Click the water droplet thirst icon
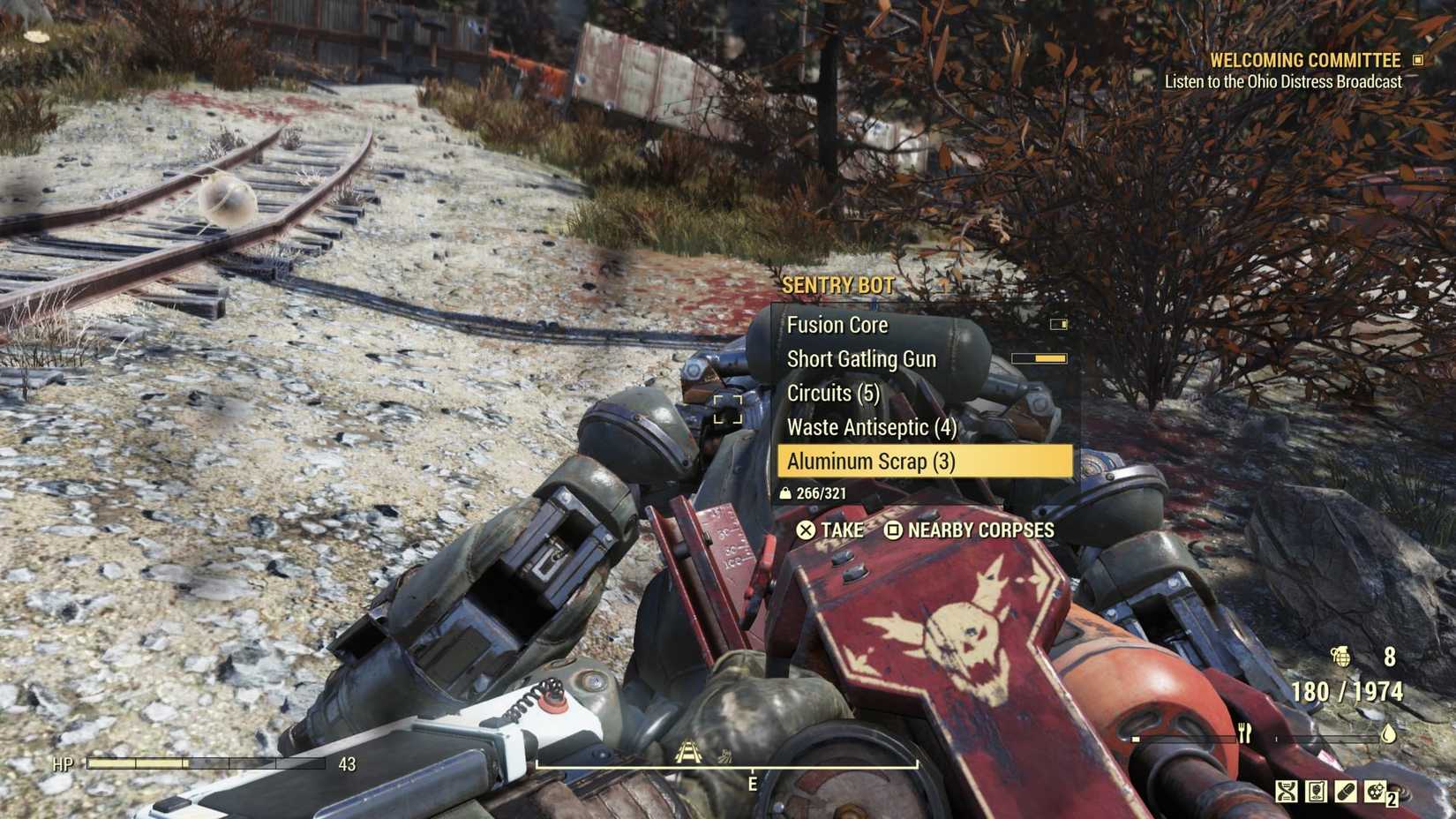Image resolution: width=1456 pixels, height=819 pixels. click(1388, 734)
